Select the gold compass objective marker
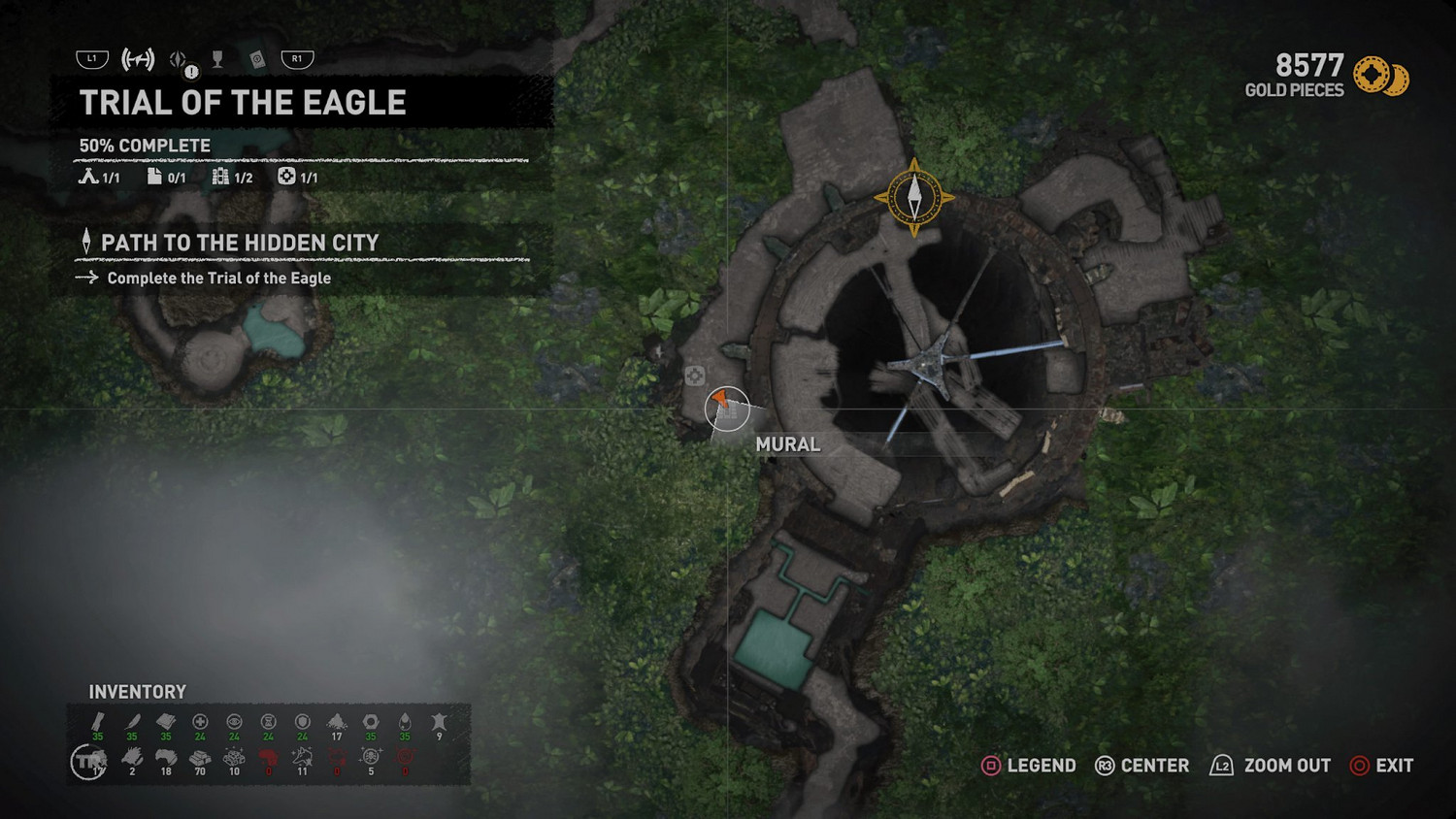This screenshot has height=819, width=1456. 913,198
